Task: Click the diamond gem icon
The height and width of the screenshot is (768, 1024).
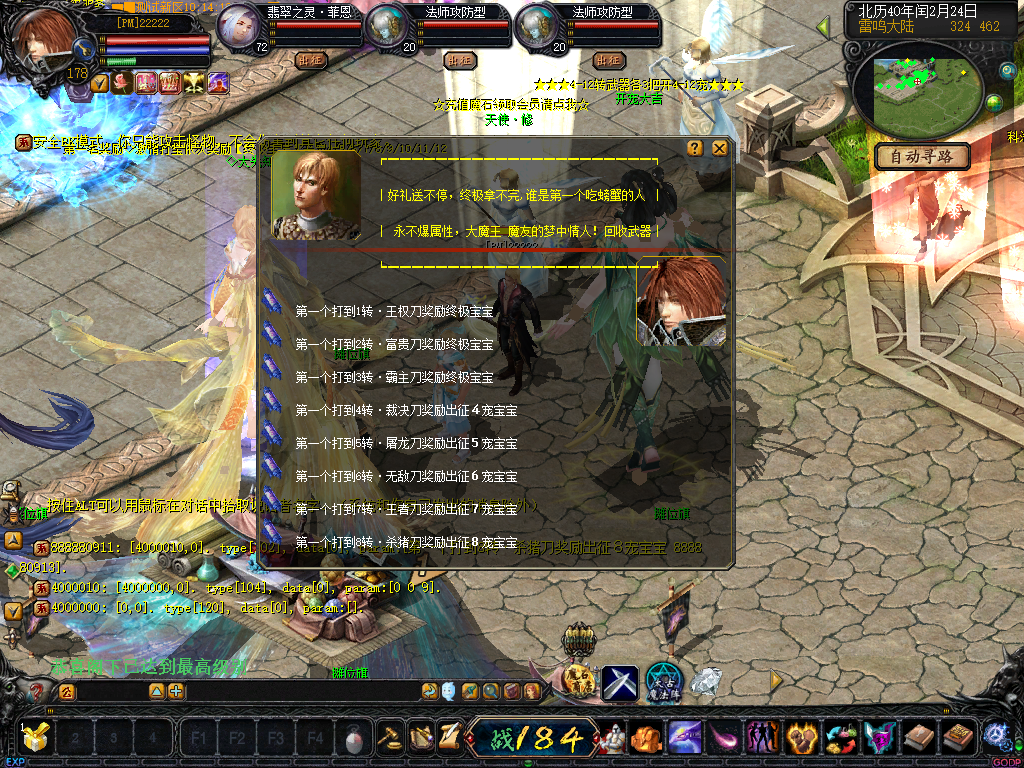Action: coord(706,683)
